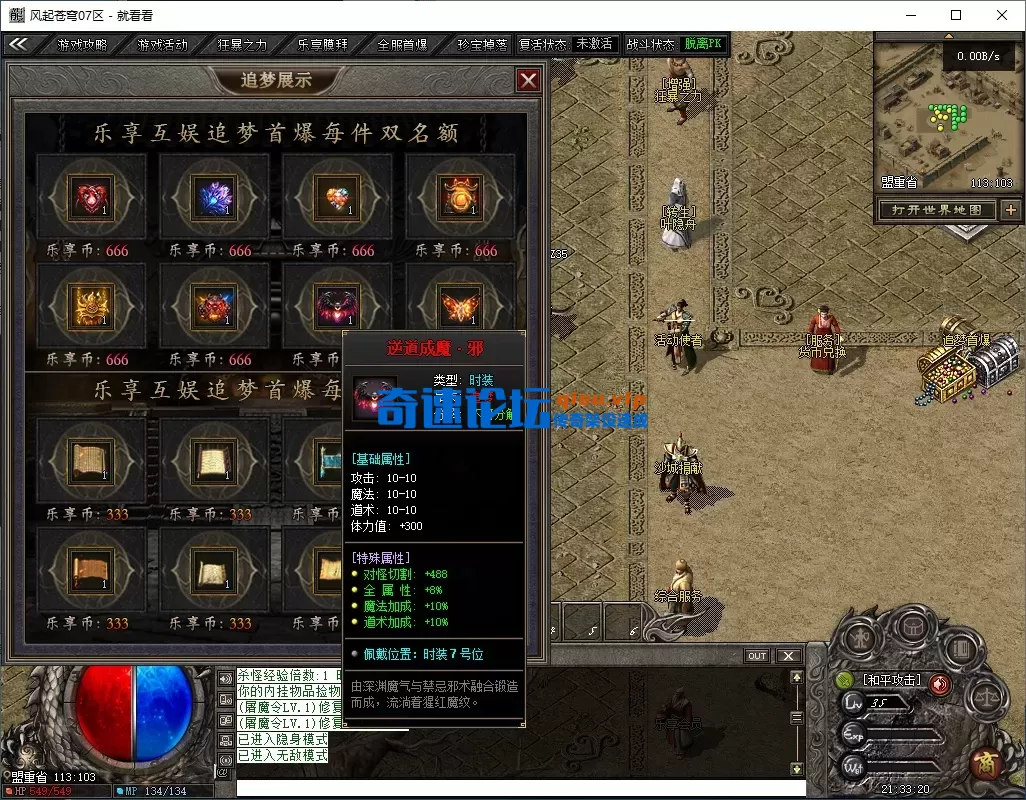Click the plus button beside the world map button
1026x800 pixels.
(1011, 210)
